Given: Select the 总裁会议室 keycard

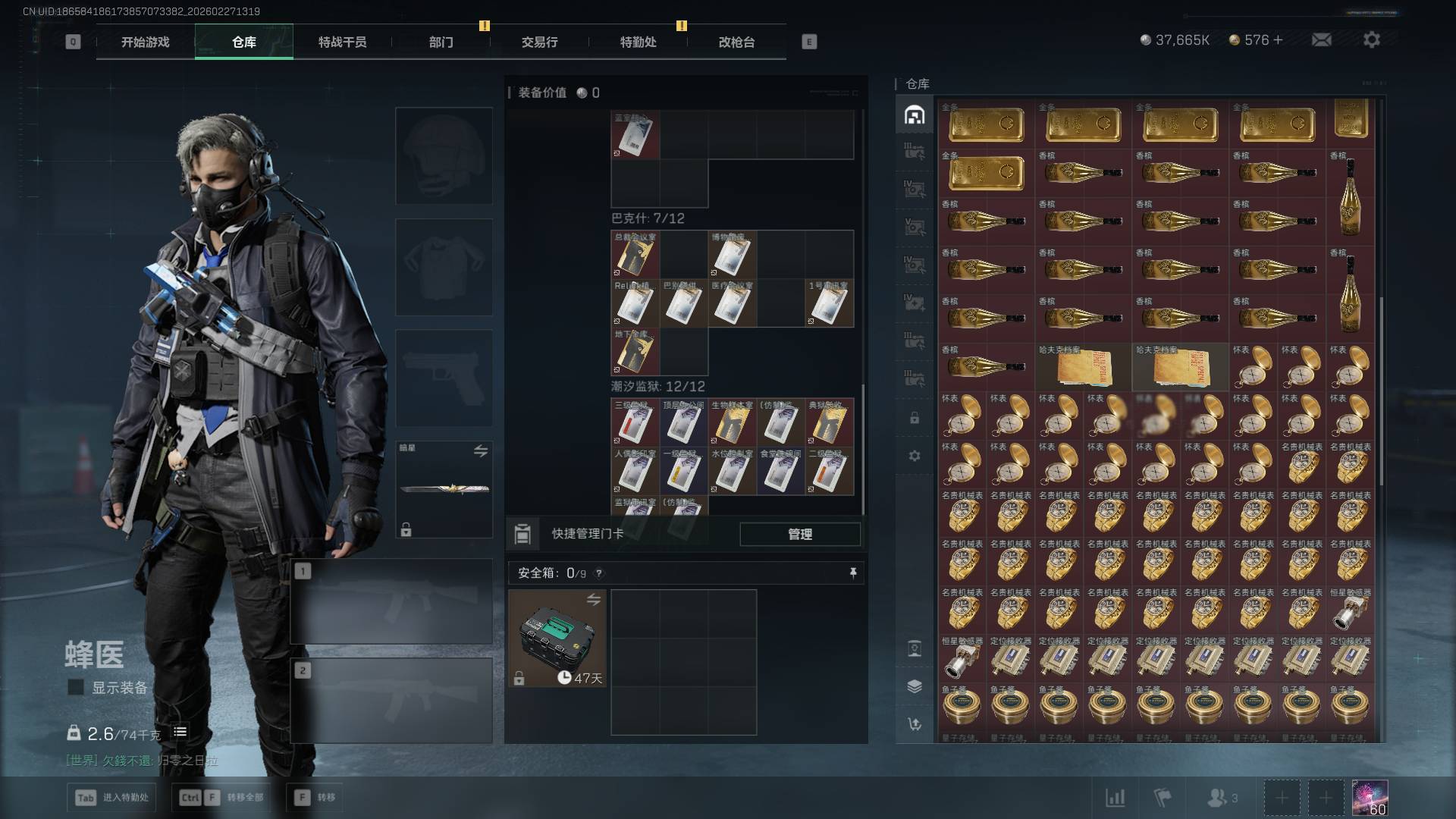Looking at the screenshot, I should (x=635, y=255).
